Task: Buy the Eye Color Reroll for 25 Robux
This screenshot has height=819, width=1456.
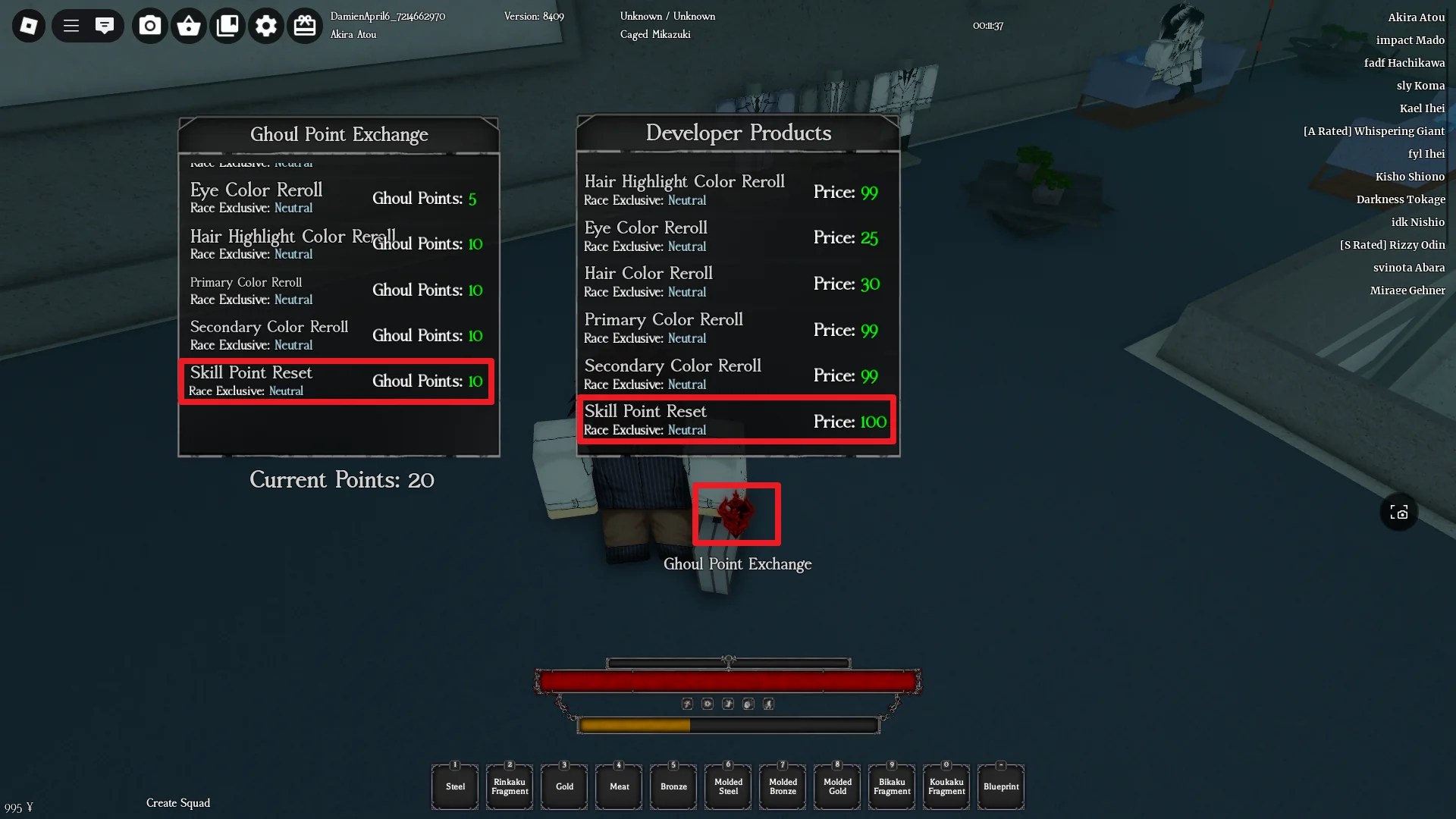Action: pyautogui.click(x=736, y=236)
